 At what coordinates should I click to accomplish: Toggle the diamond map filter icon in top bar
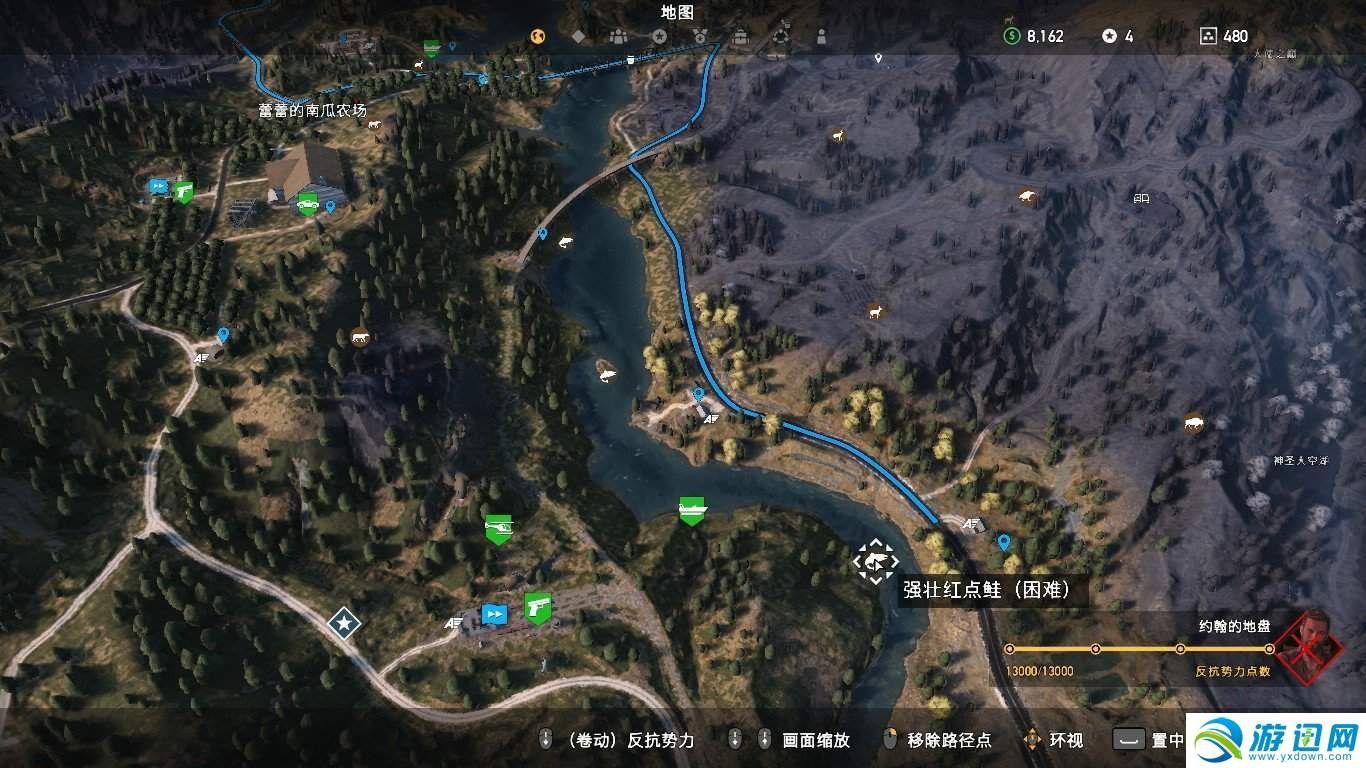coord(577,36)
